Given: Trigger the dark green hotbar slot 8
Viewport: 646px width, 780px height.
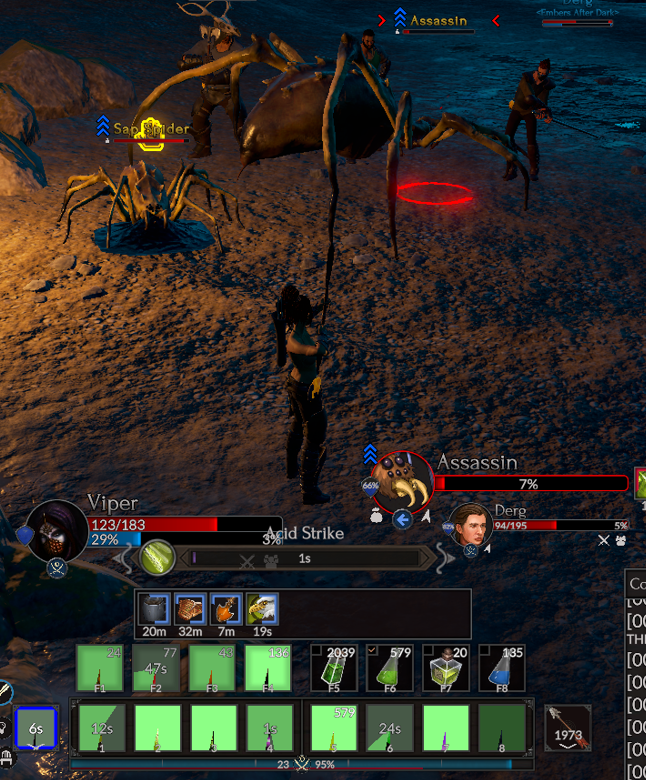Looking at the screenshot, I should [502, 728].
